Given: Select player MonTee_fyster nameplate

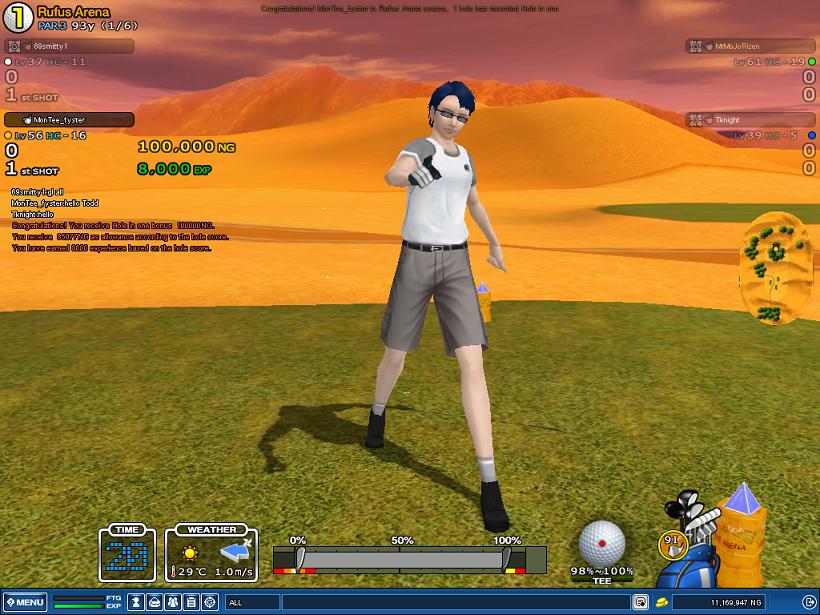Looking at the screenshot, I should [69, 120].
